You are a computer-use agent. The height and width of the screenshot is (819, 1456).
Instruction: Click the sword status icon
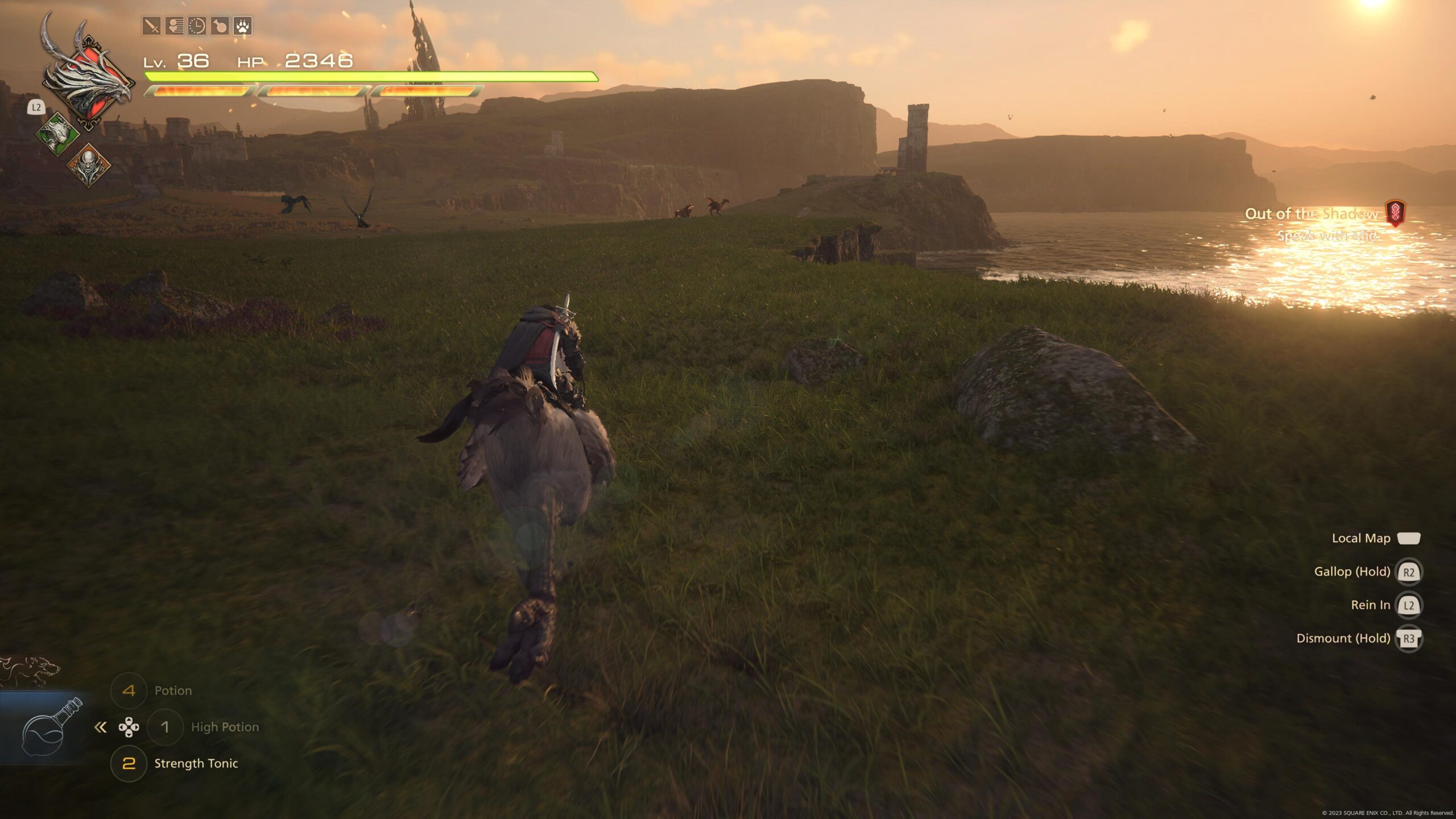[151, 26]
